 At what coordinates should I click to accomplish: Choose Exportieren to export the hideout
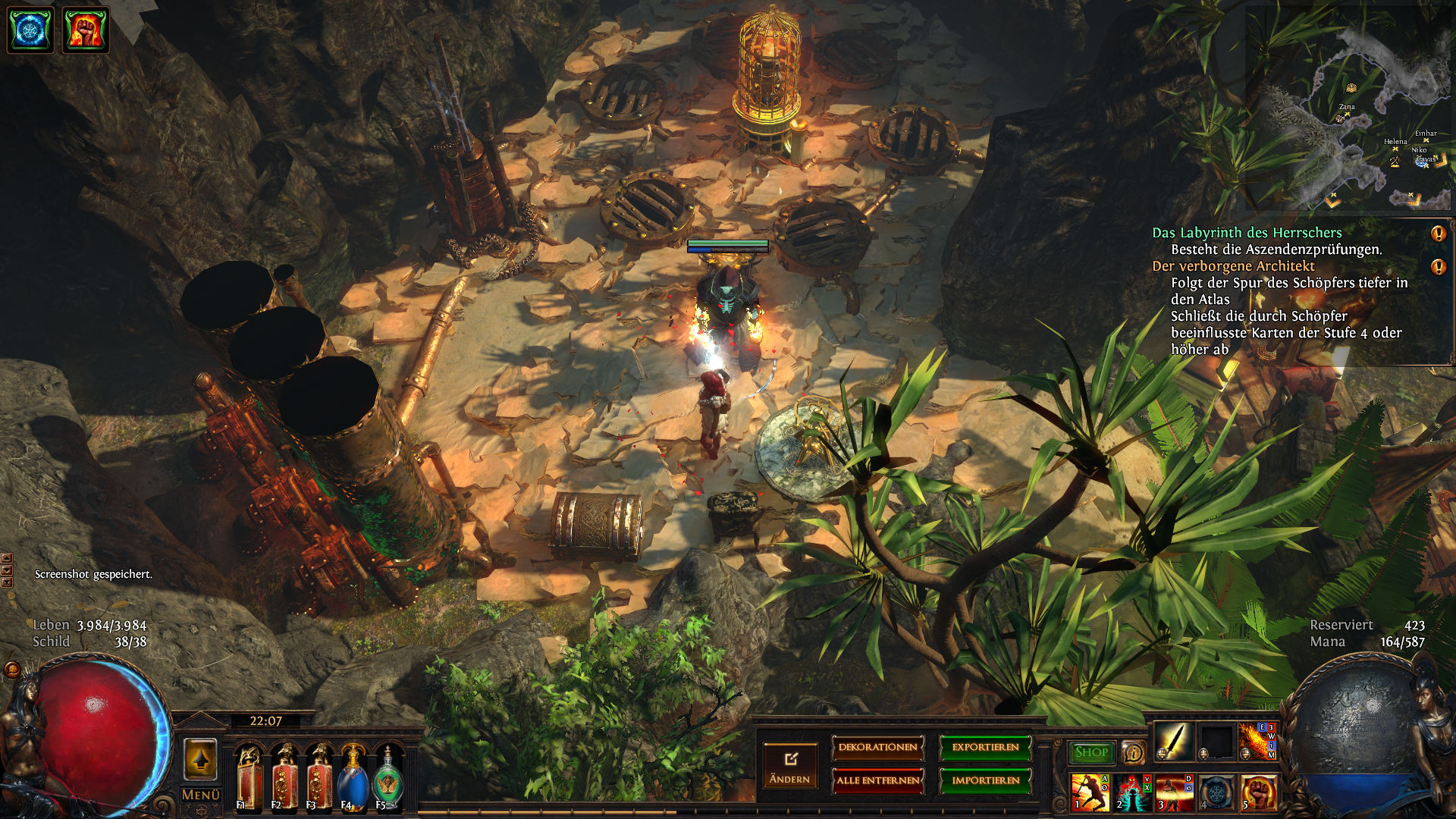(985, 748)
